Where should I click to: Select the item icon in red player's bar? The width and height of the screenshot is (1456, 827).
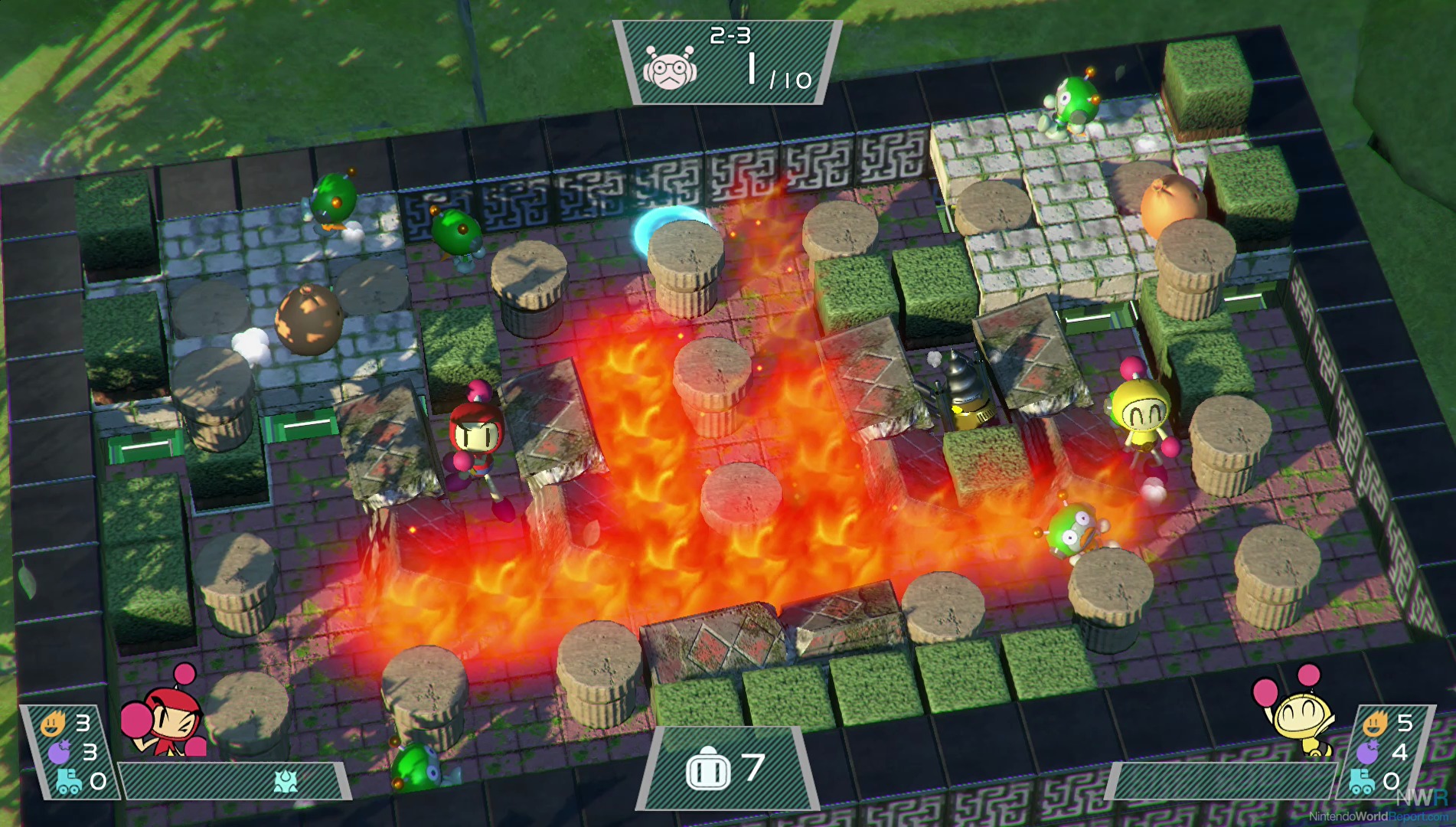pyautogui.click(x=286, y=782)
